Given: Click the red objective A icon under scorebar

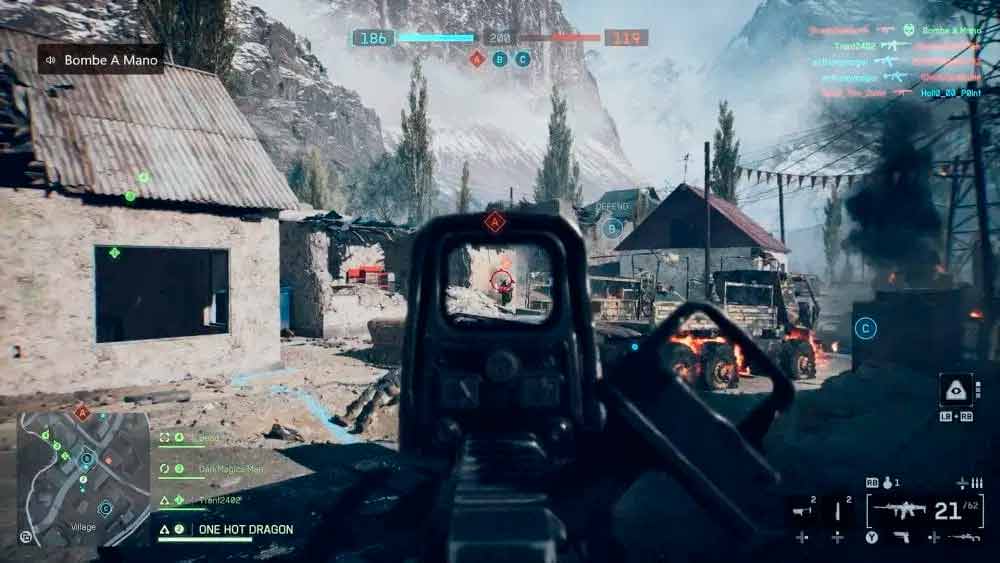Looking at the screenshot, I should [477, 59].
